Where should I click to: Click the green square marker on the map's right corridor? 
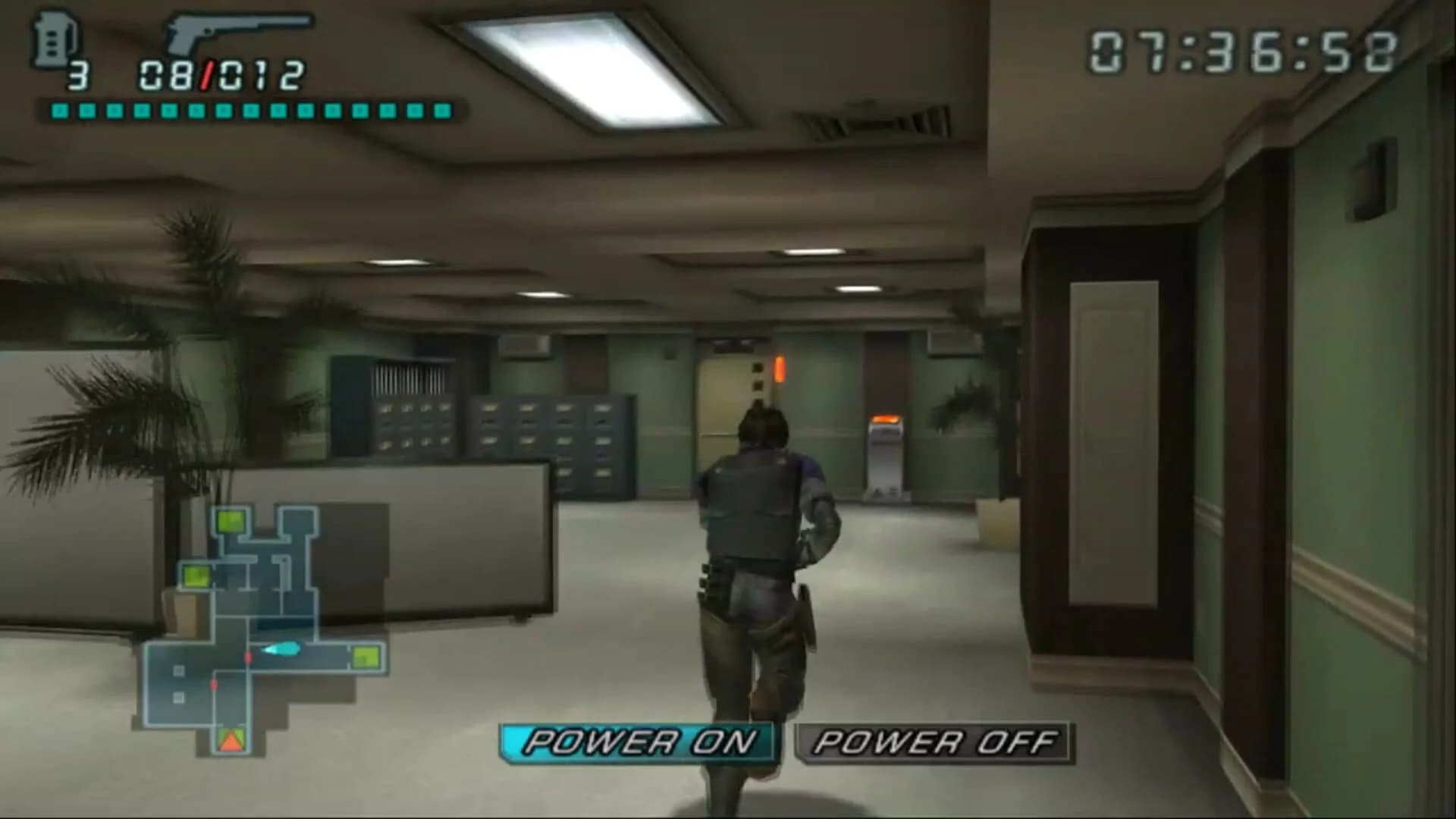point(368,657)
